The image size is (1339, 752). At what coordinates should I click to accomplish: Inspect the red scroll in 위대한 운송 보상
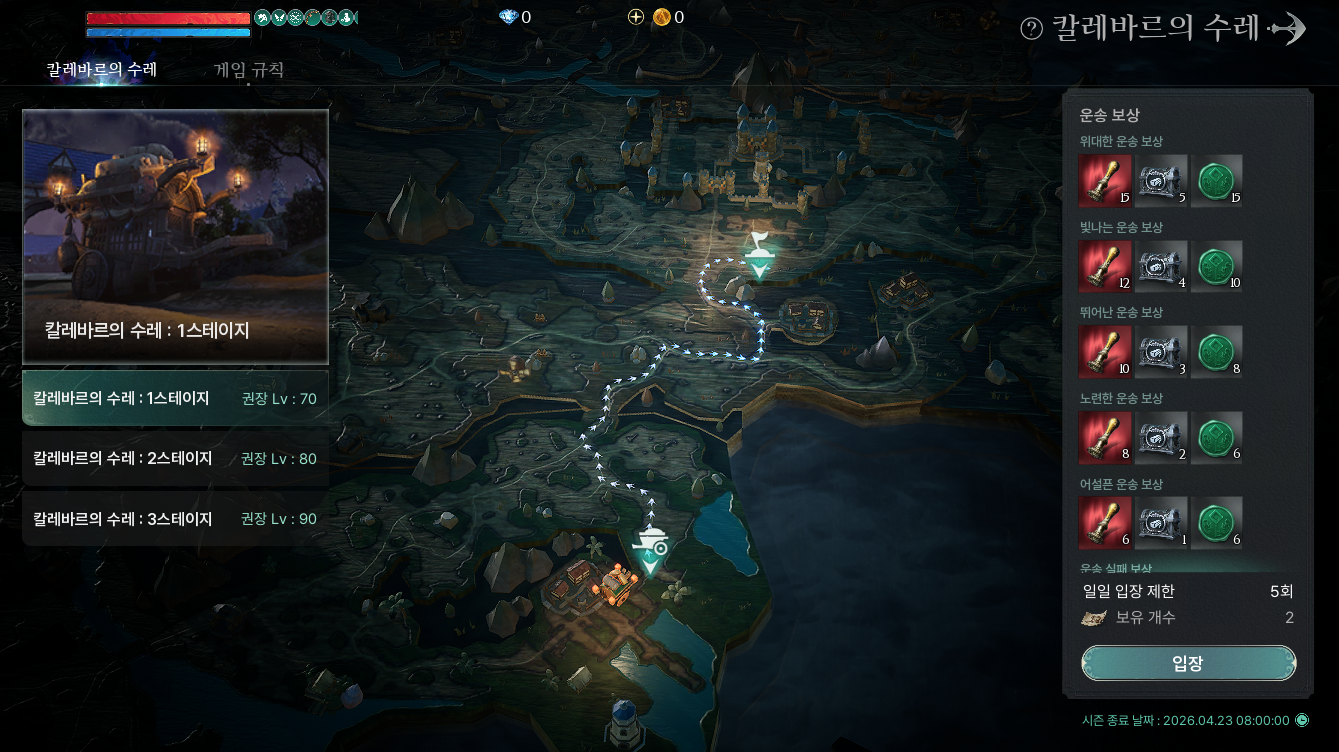click(x=1105, y=180)
